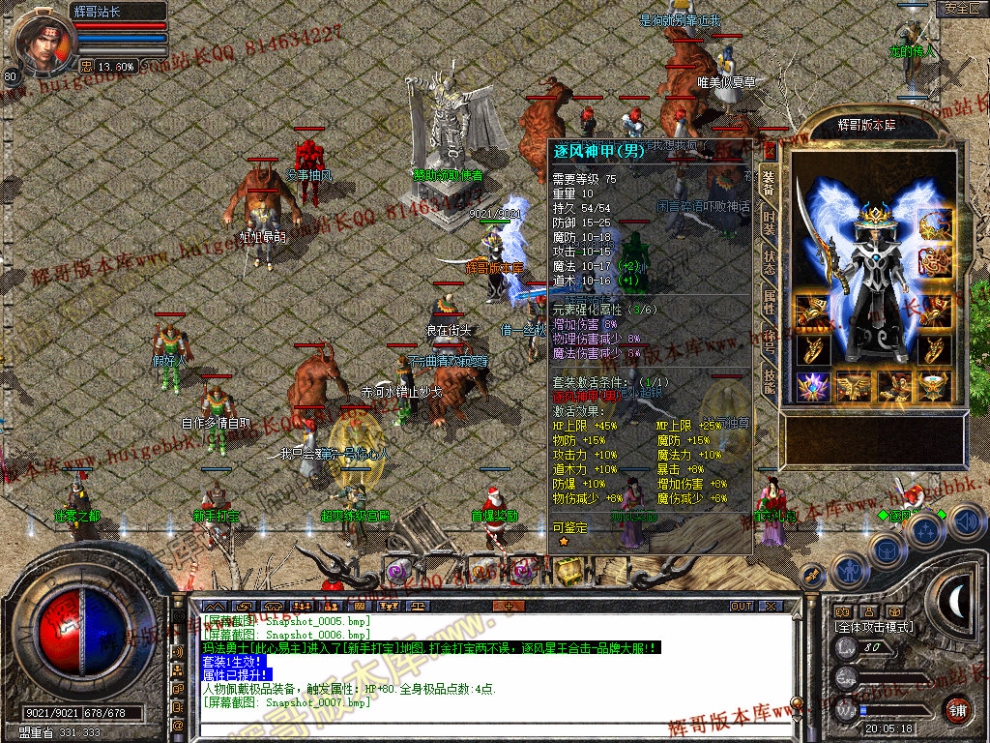
Task: Click the 安全区 safe zone button
Action: (961, 8)
